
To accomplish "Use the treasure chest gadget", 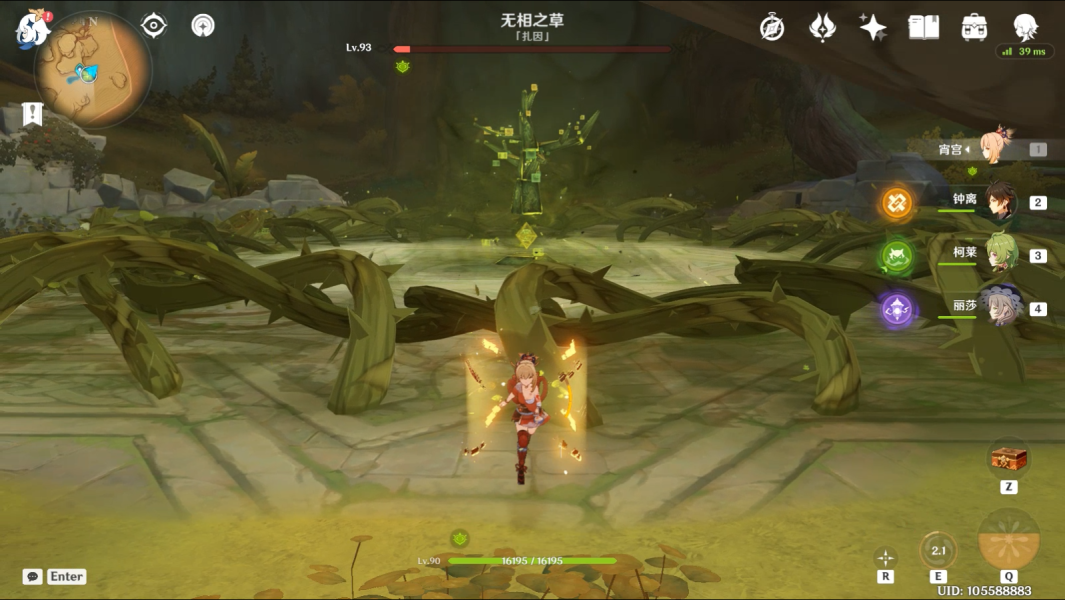I will [1009, 459].
